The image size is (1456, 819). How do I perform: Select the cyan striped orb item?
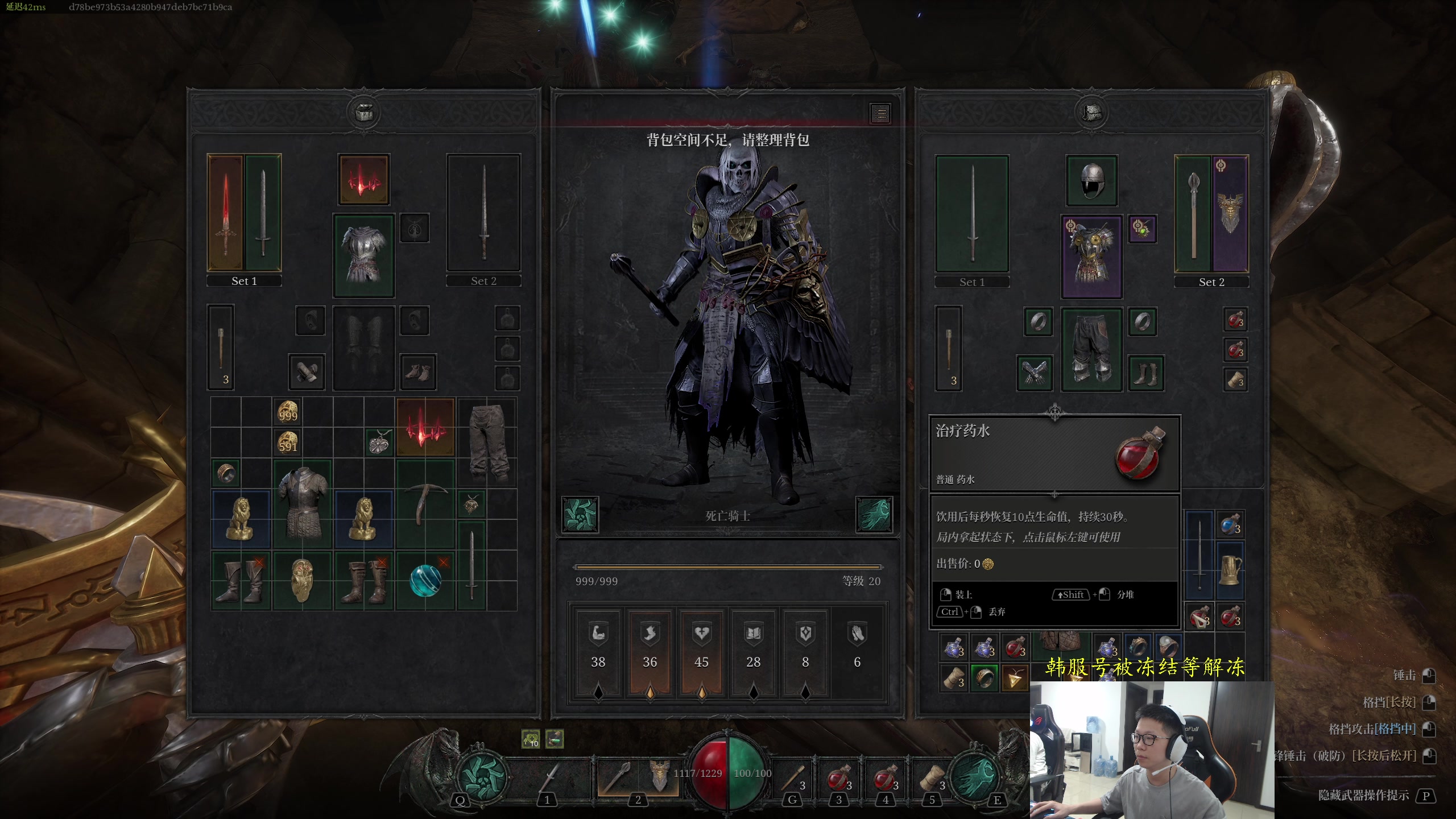[x=425, y=580]
